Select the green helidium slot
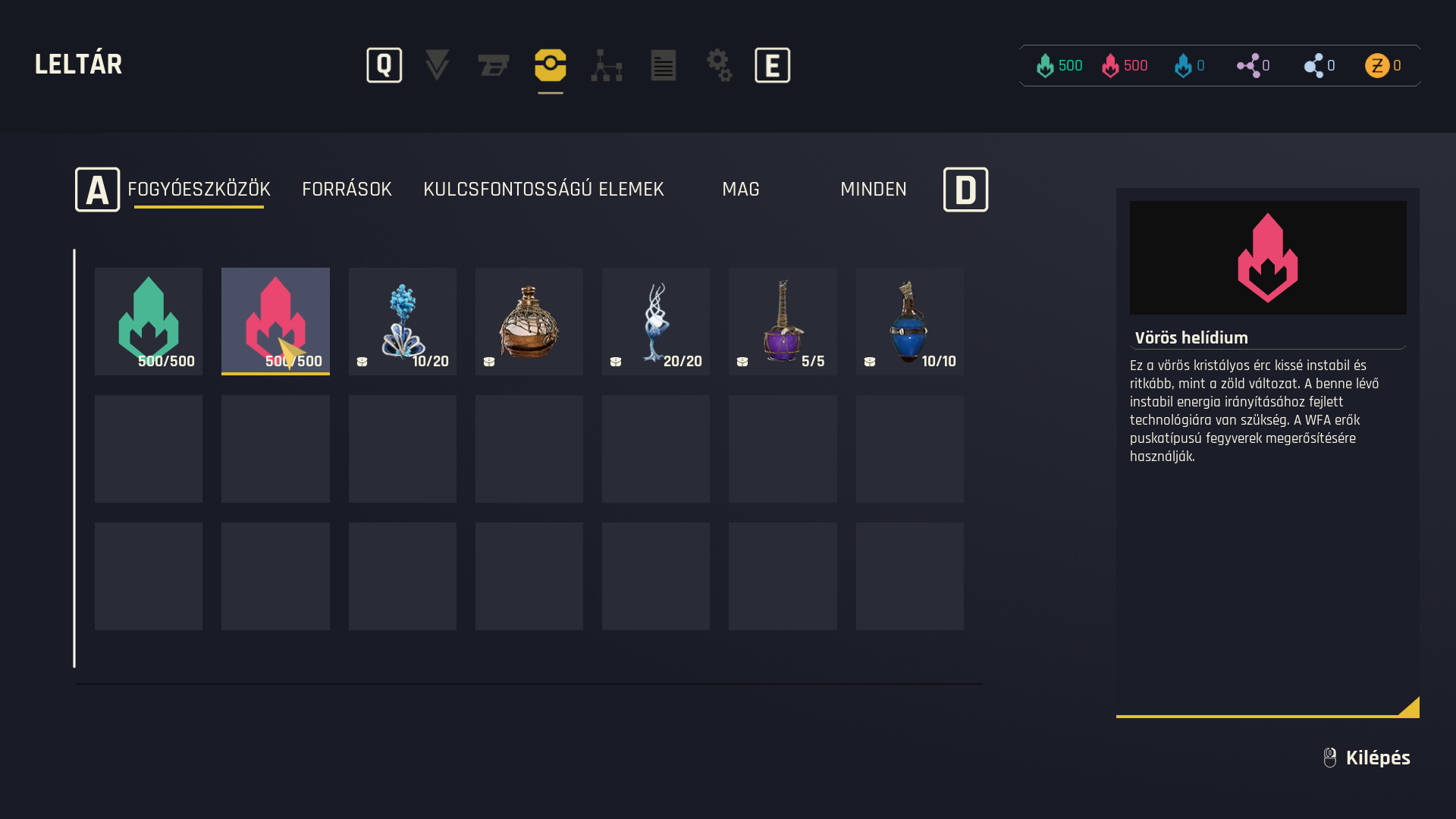This screenshot has width=1456, height=819. point(149,321)
